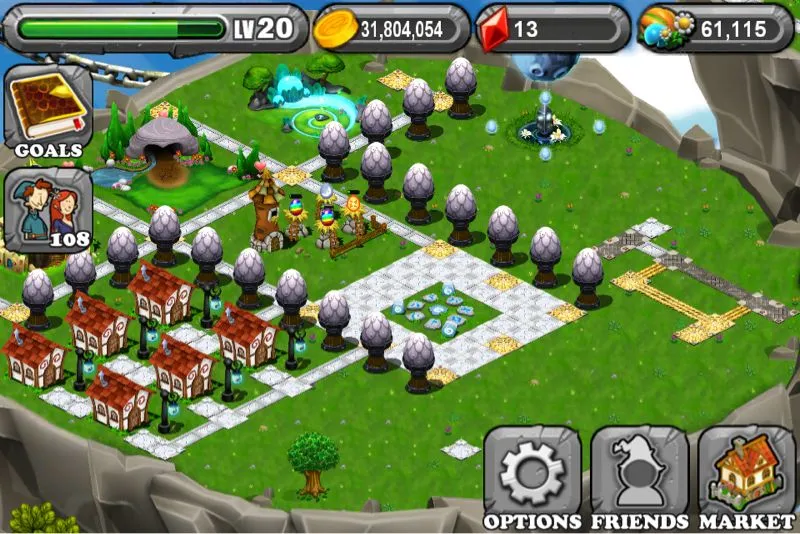Open the Options gear menu
800x534 pixels.
tap(531, 474)
